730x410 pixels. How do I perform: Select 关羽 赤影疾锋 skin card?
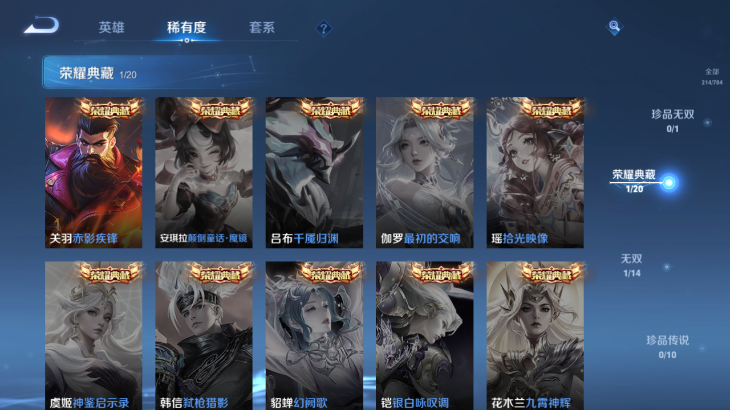coord(94,172)
